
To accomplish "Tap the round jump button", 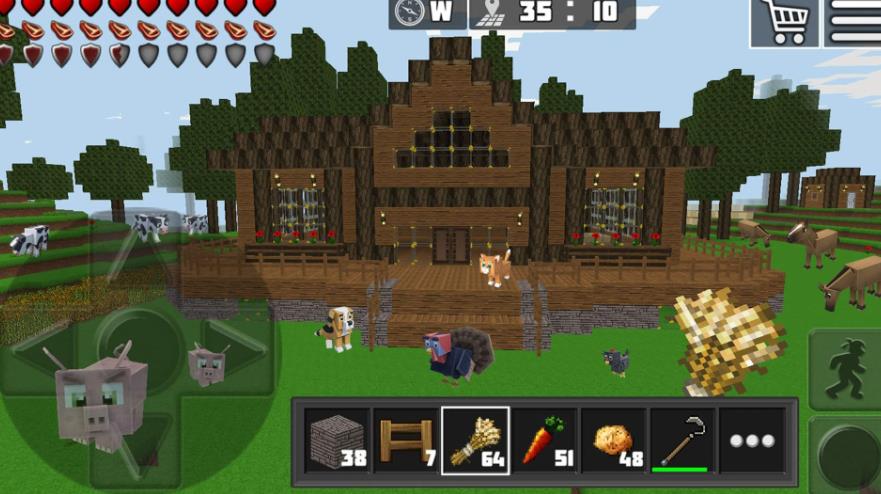I will point(848,457).
